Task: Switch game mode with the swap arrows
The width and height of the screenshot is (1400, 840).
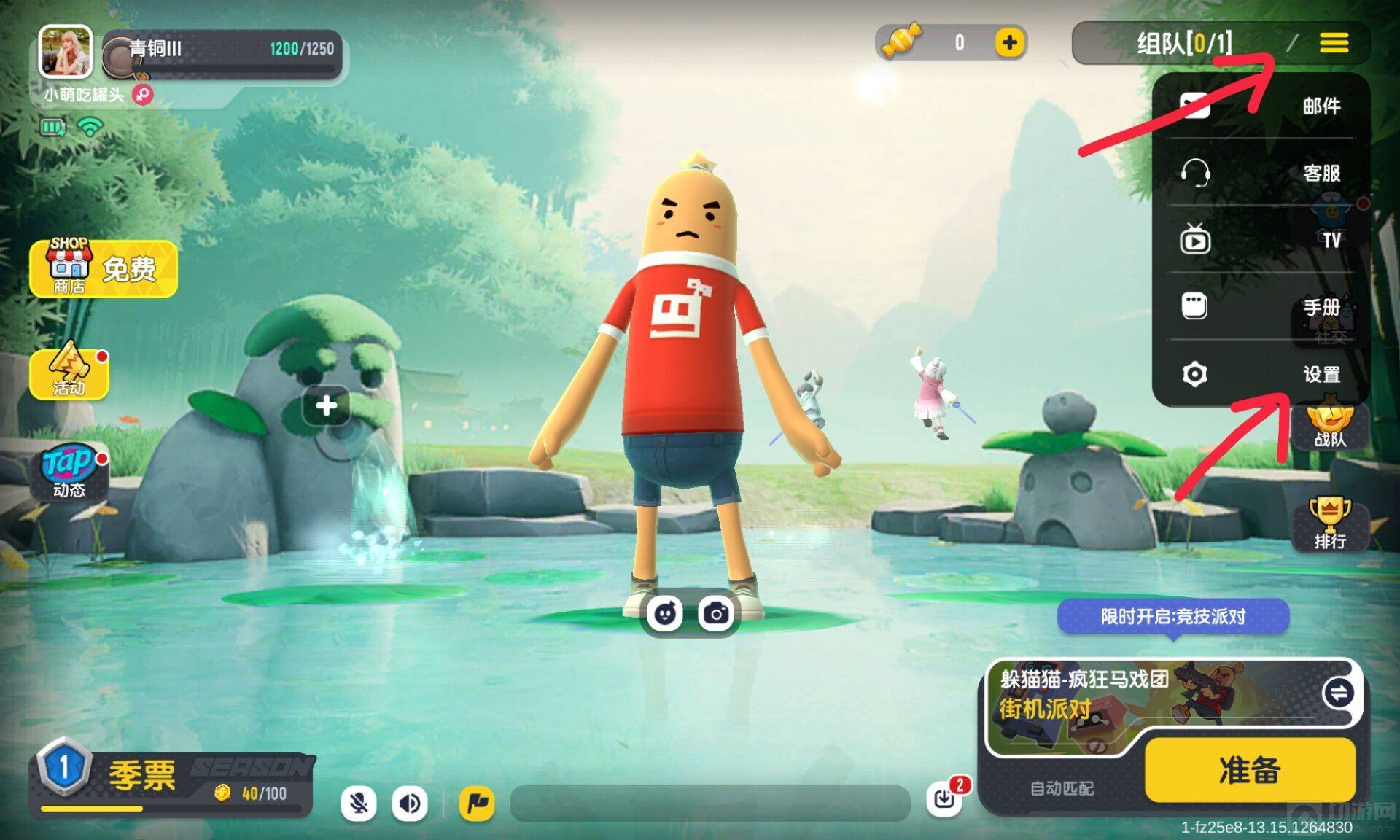Action: coord(1339,693)
